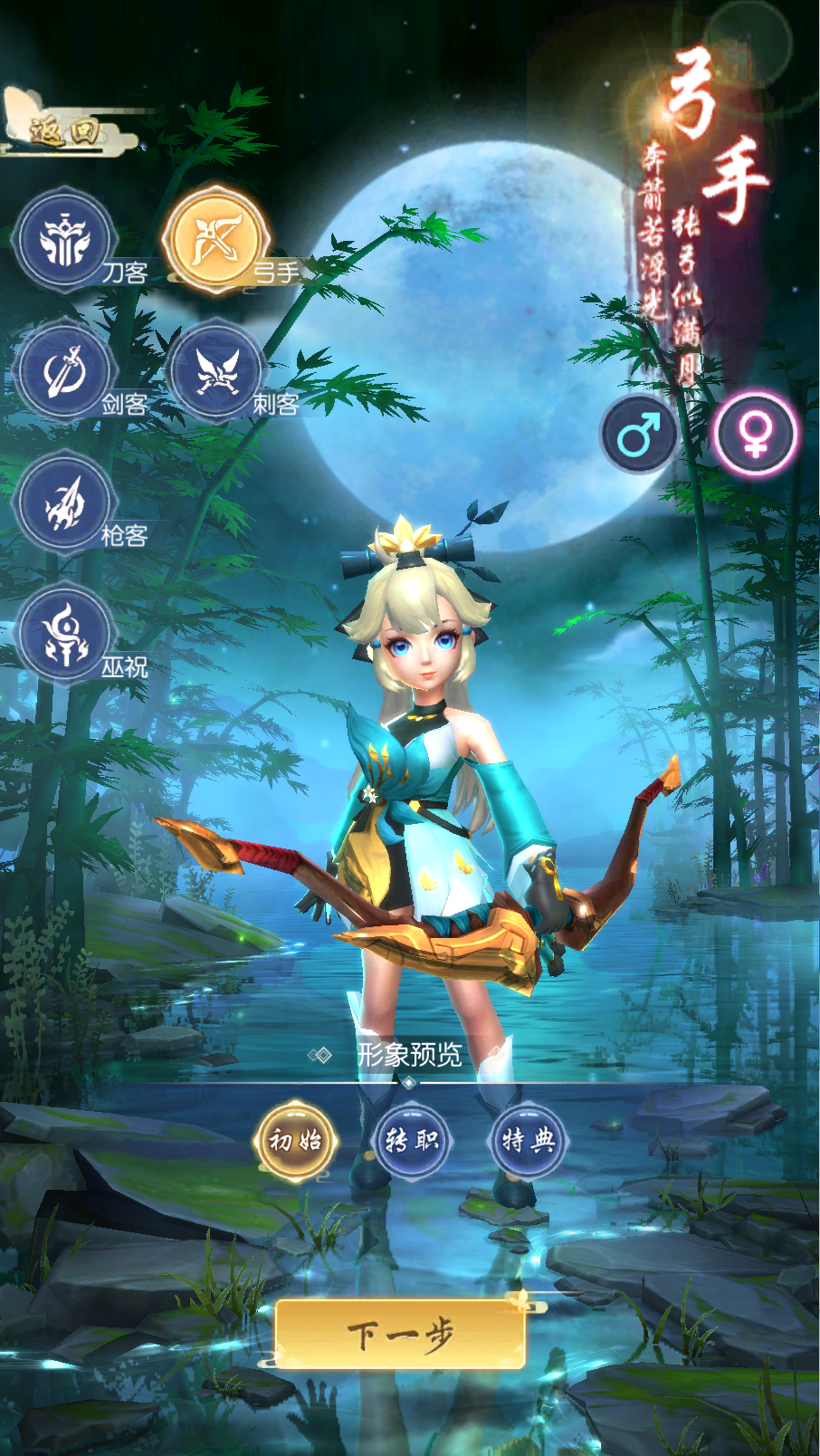Select the female gender symbol

(x=754, y=436)
